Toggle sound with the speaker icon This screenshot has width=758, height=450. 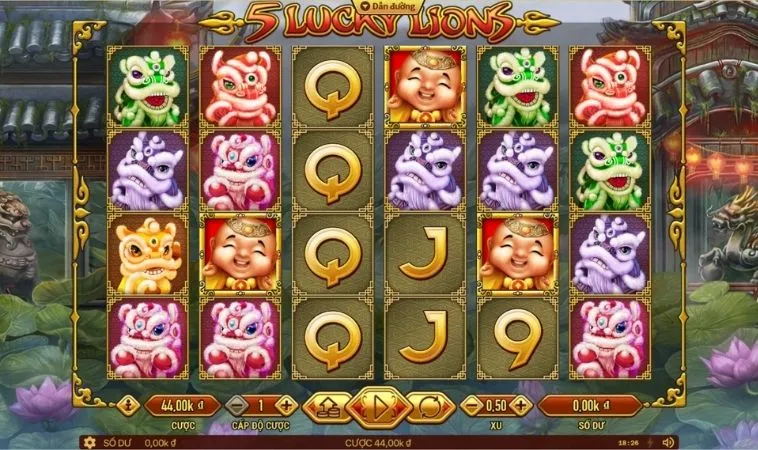click(668, 442)
